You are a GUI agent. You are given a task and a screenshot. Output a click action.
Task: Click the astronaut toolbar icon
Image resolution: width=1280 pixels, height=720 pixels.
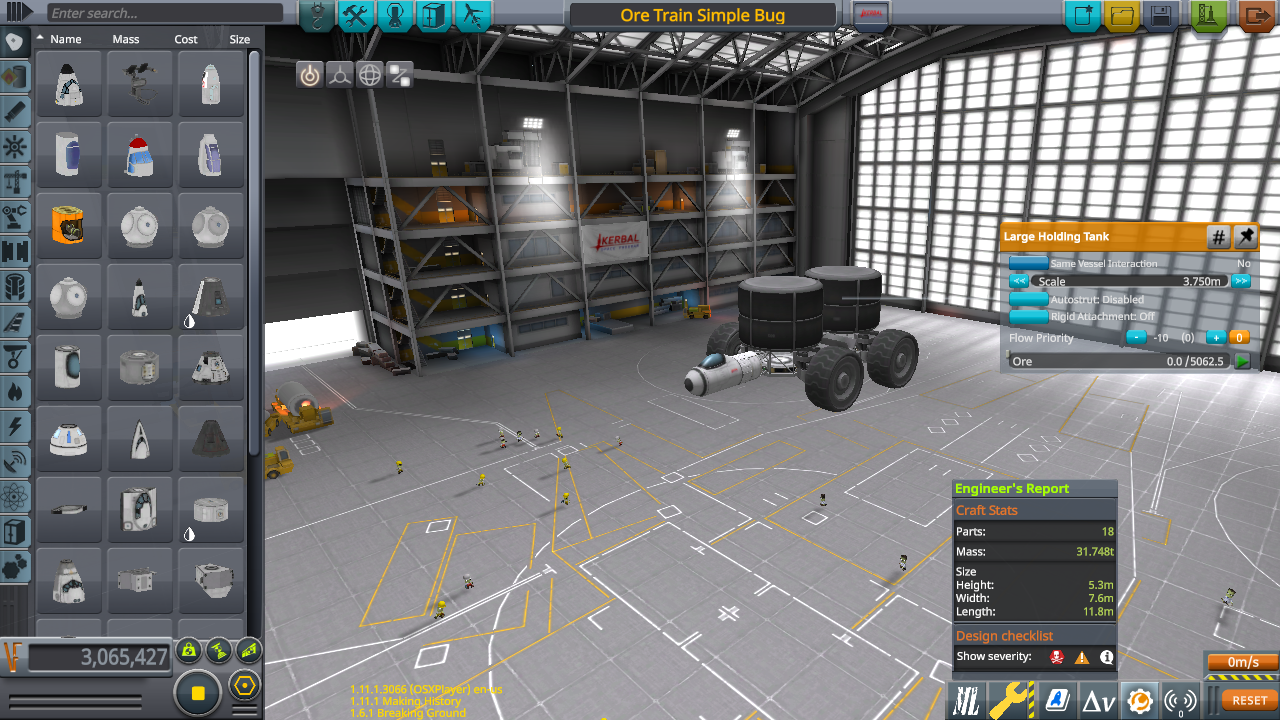tap(395, 16)
